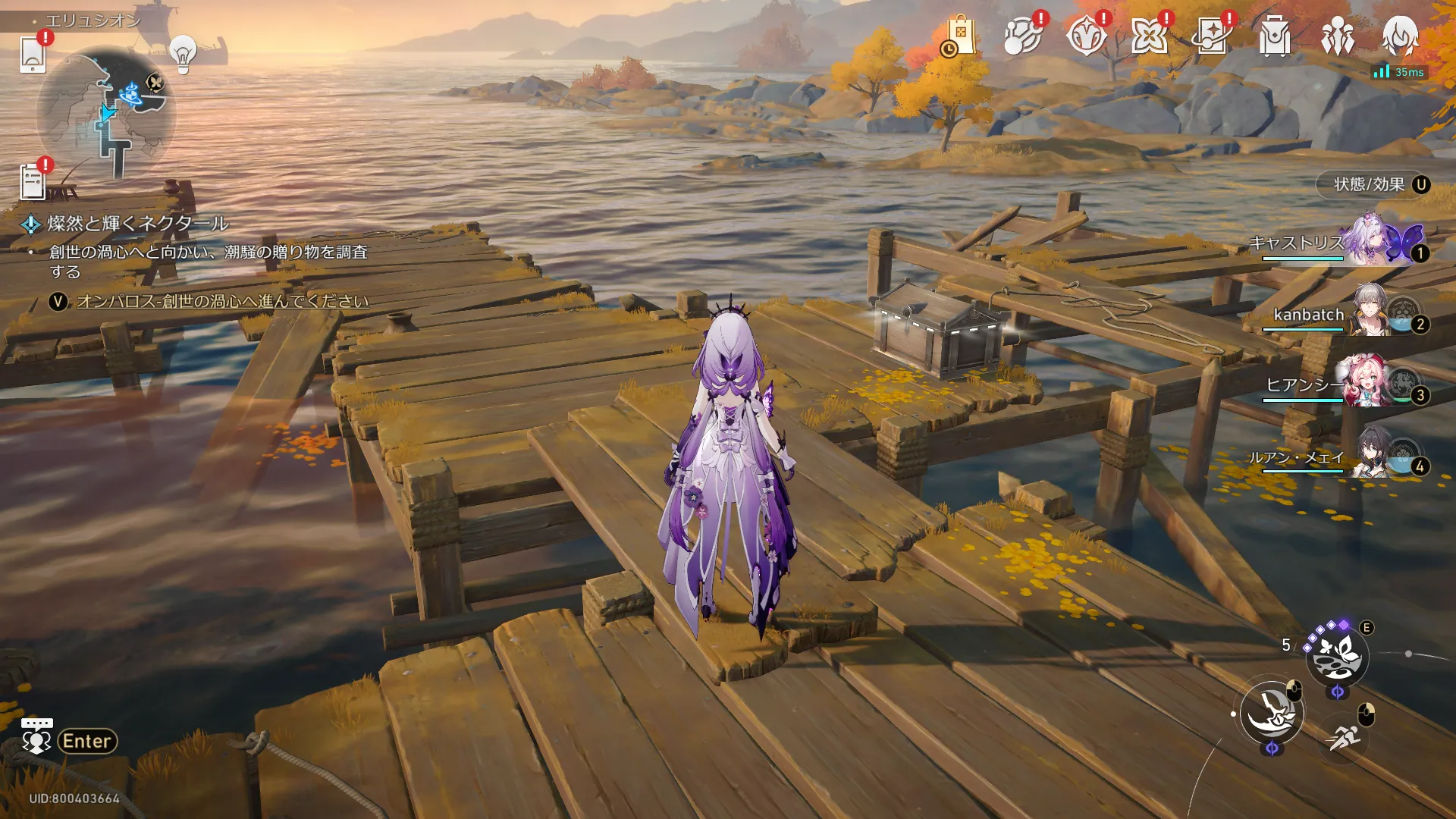Open the phone menu icon
Viewport: 1456px width, 819px height.
click(x=33, y=53)
